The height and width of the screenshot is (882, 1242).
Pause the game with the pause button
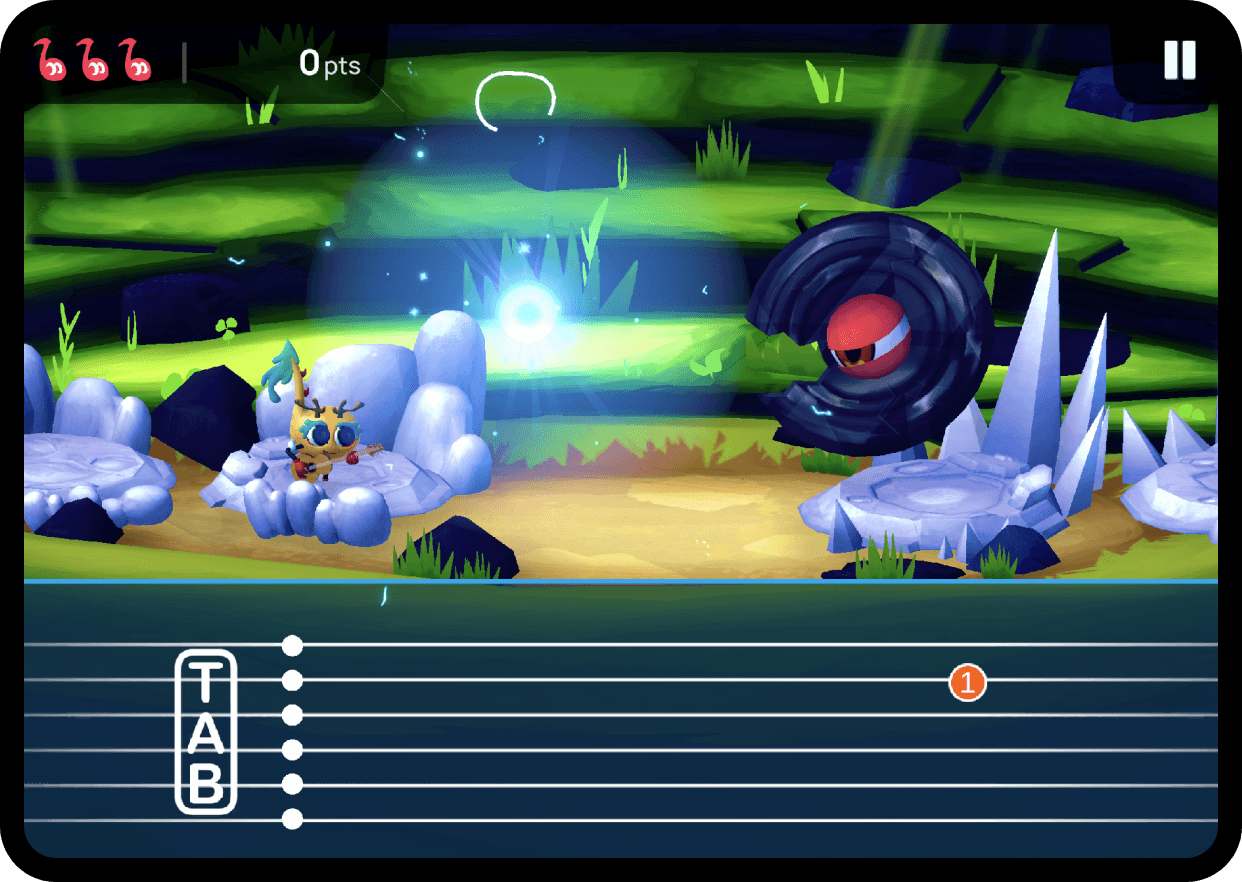1179,60
